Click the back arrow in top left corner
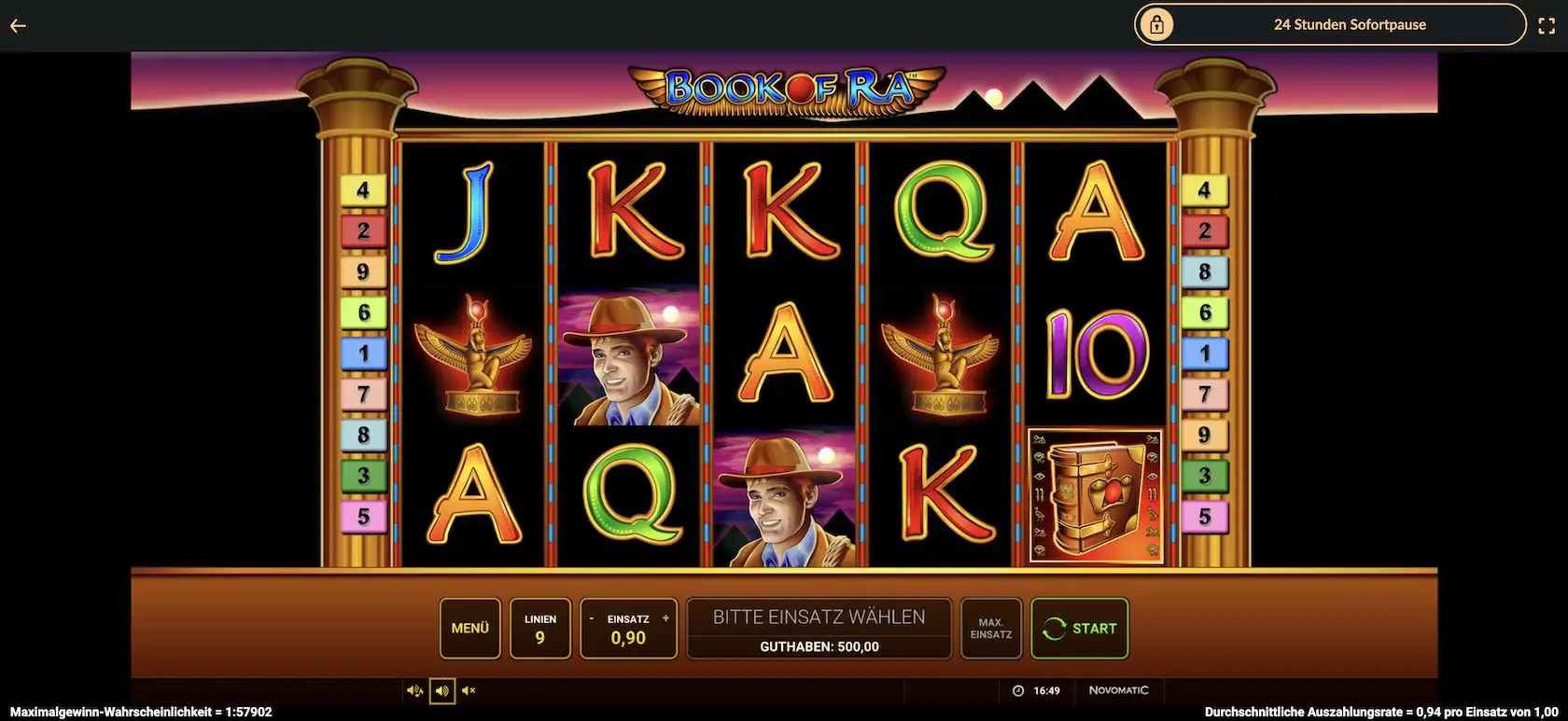 18,25
